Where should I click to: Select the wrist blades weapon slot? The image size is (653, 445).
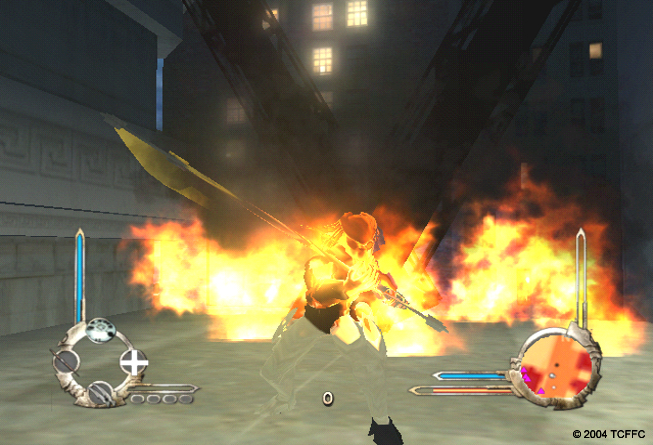pyautogui.click(x=99, y=394)
